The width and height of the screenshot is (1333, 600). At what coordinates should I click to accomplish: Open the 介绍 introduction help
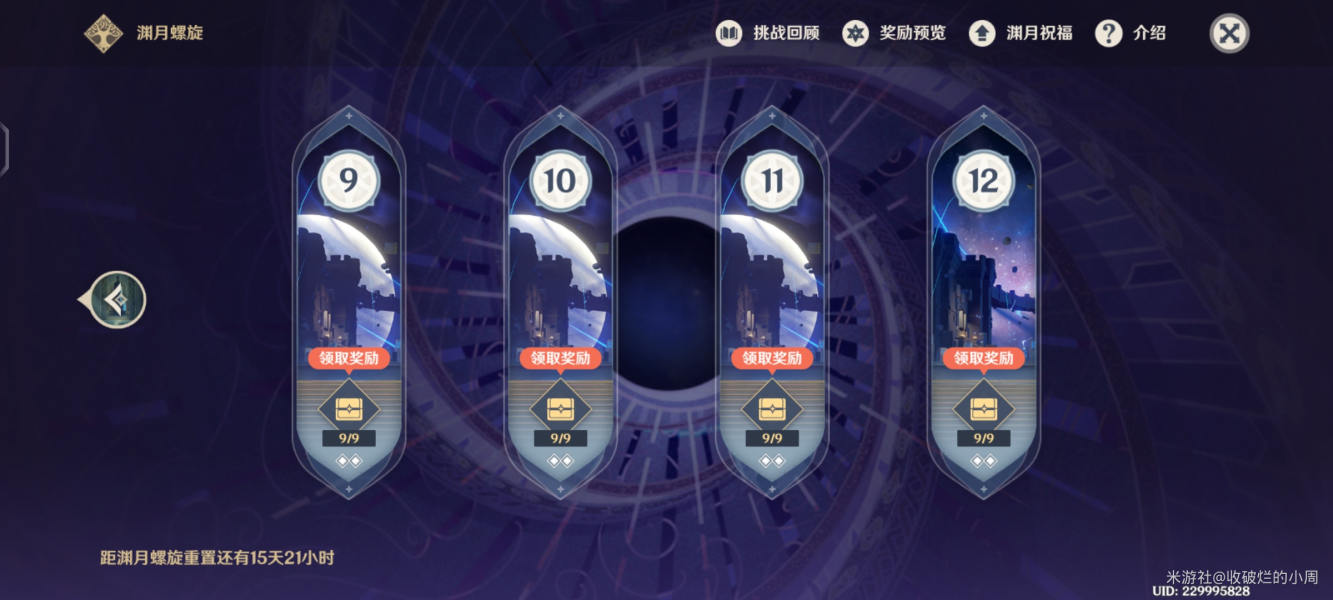pos(1131,33)
